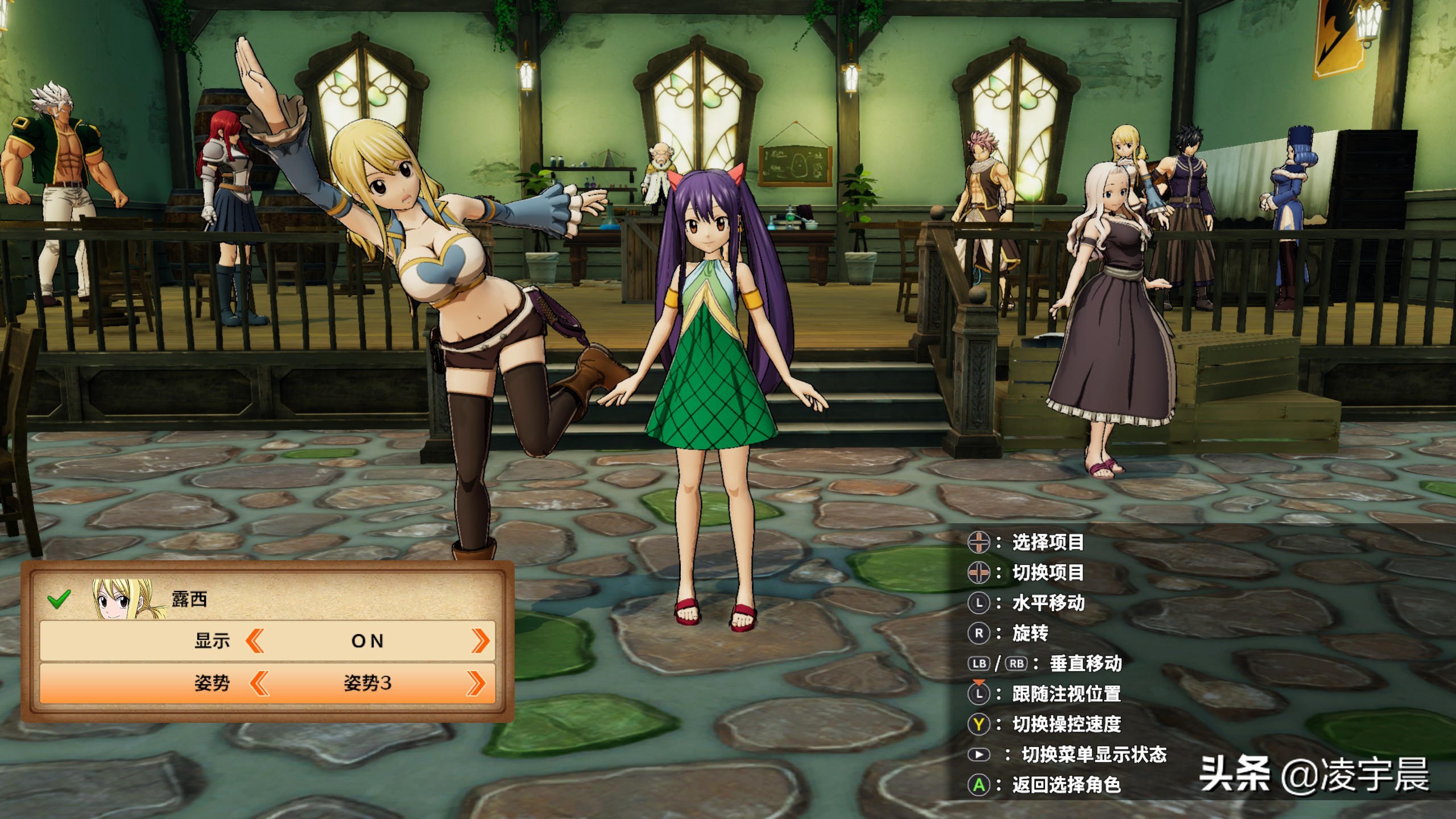Select the 露西 character header row
The width and height of the screenshot is (1456, 819).
click(267, 598)
